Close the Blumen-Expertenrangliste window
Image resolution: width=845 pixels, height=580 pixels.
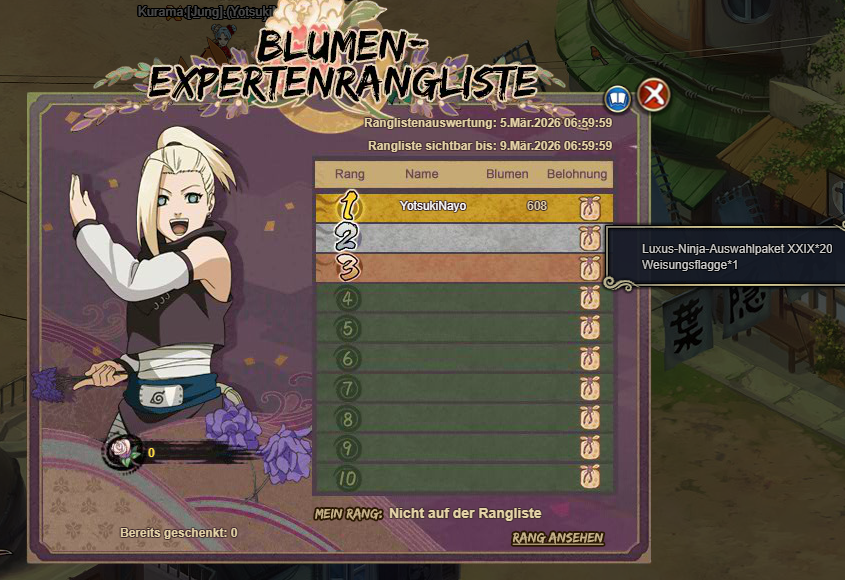point(654,96)
